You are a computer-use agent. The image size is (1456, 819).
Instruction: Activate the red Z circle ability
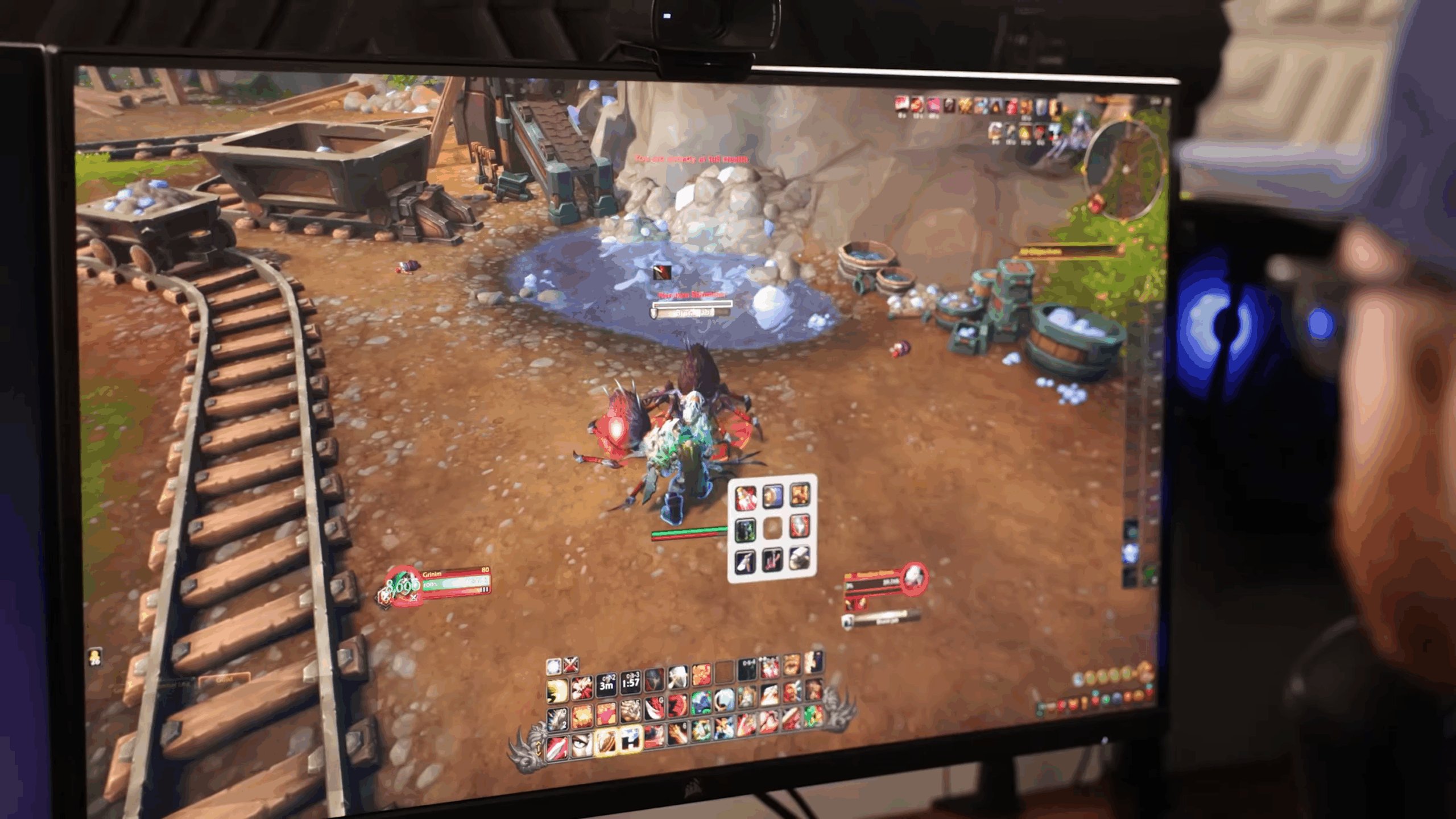click(677, 706)
